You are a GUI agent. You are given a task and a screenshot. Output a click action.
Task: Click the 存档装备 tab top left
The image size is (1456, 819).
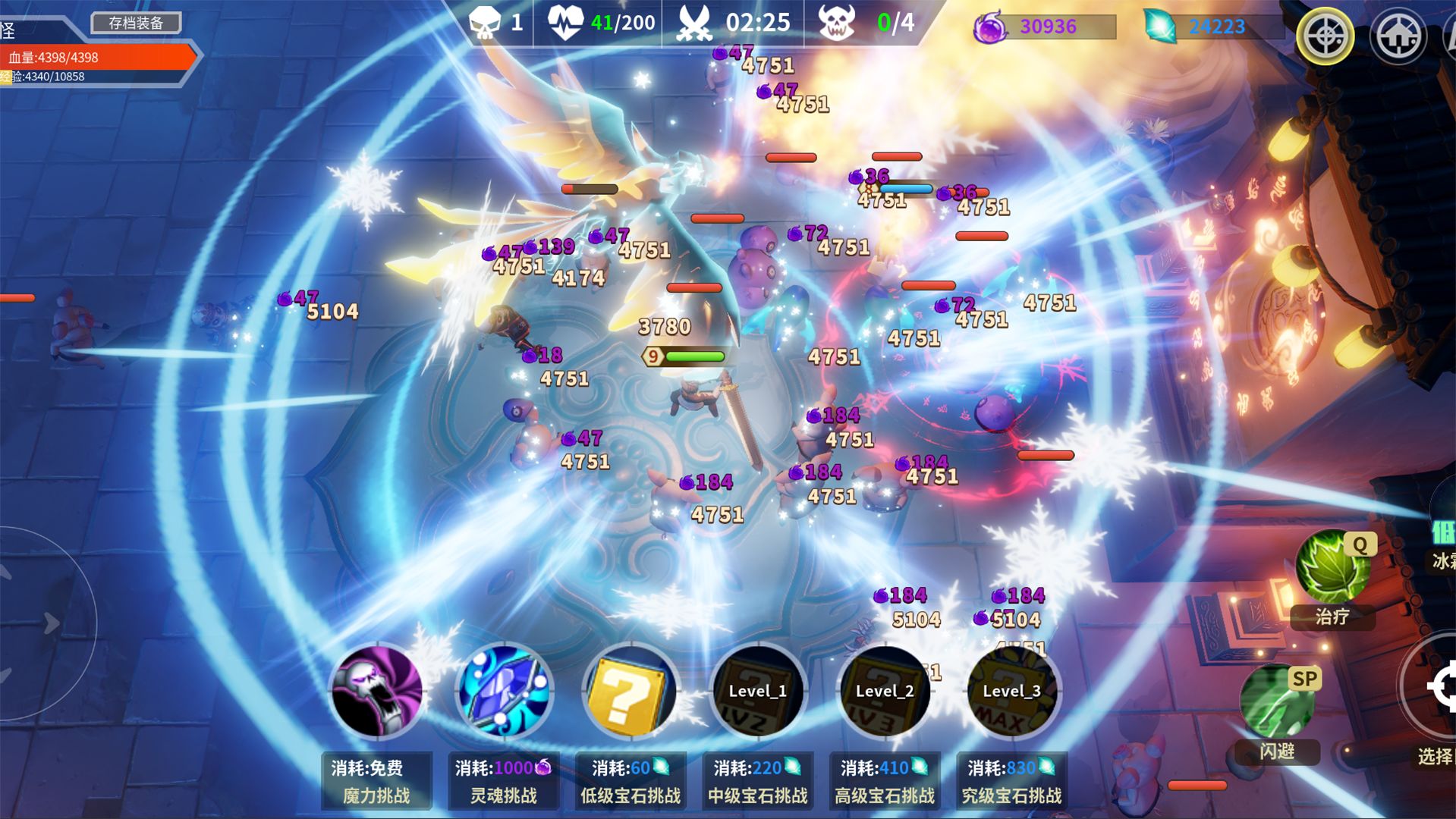click(135, 23)
